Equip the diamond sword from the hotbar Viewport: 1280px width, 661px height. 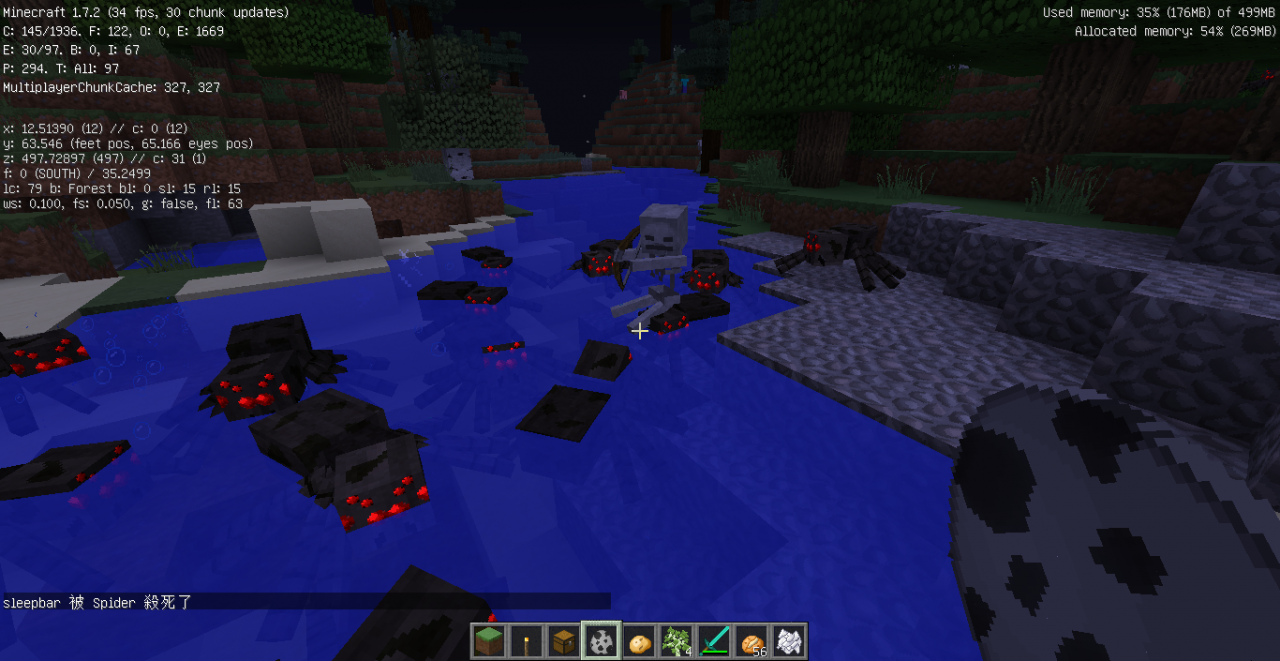[x=715, y=641]
